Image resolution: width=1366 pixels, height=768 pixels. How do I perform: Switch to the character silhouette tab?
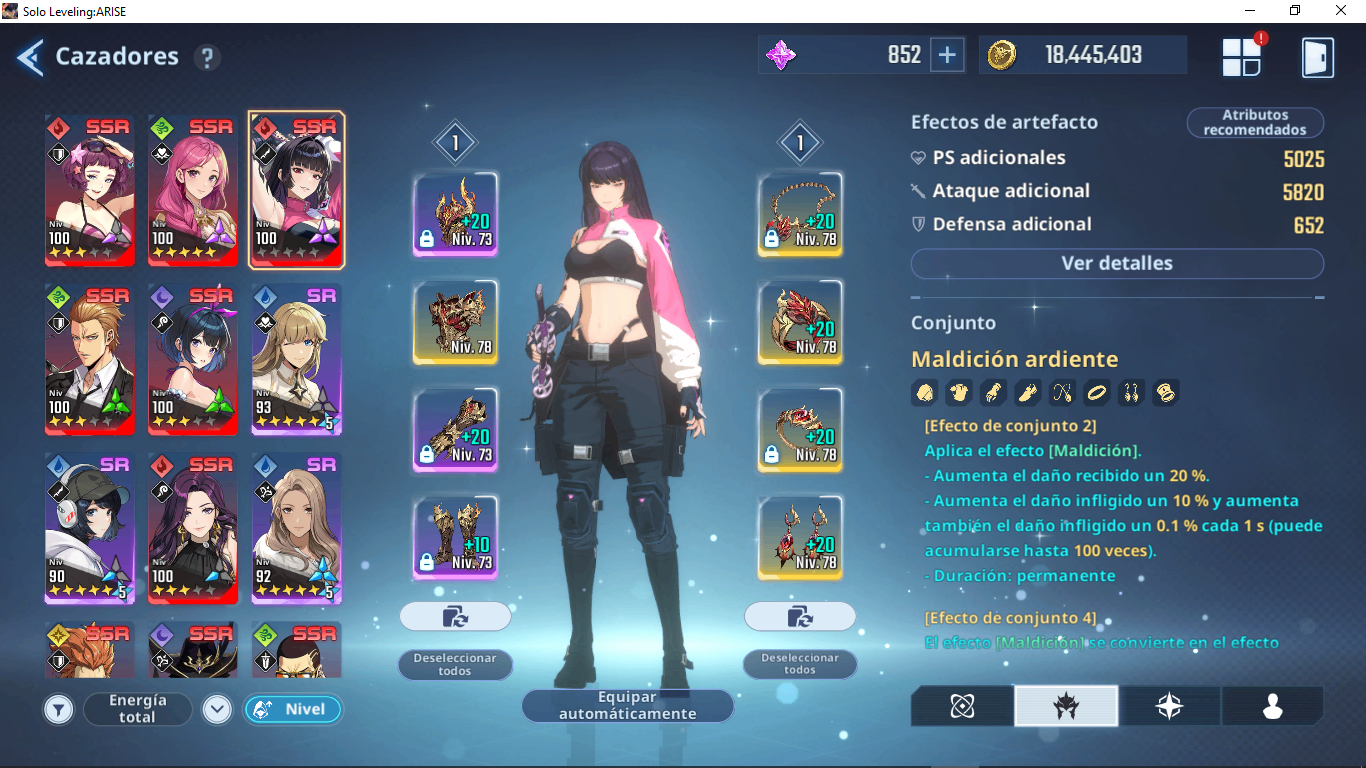[x=1272, y=706]
